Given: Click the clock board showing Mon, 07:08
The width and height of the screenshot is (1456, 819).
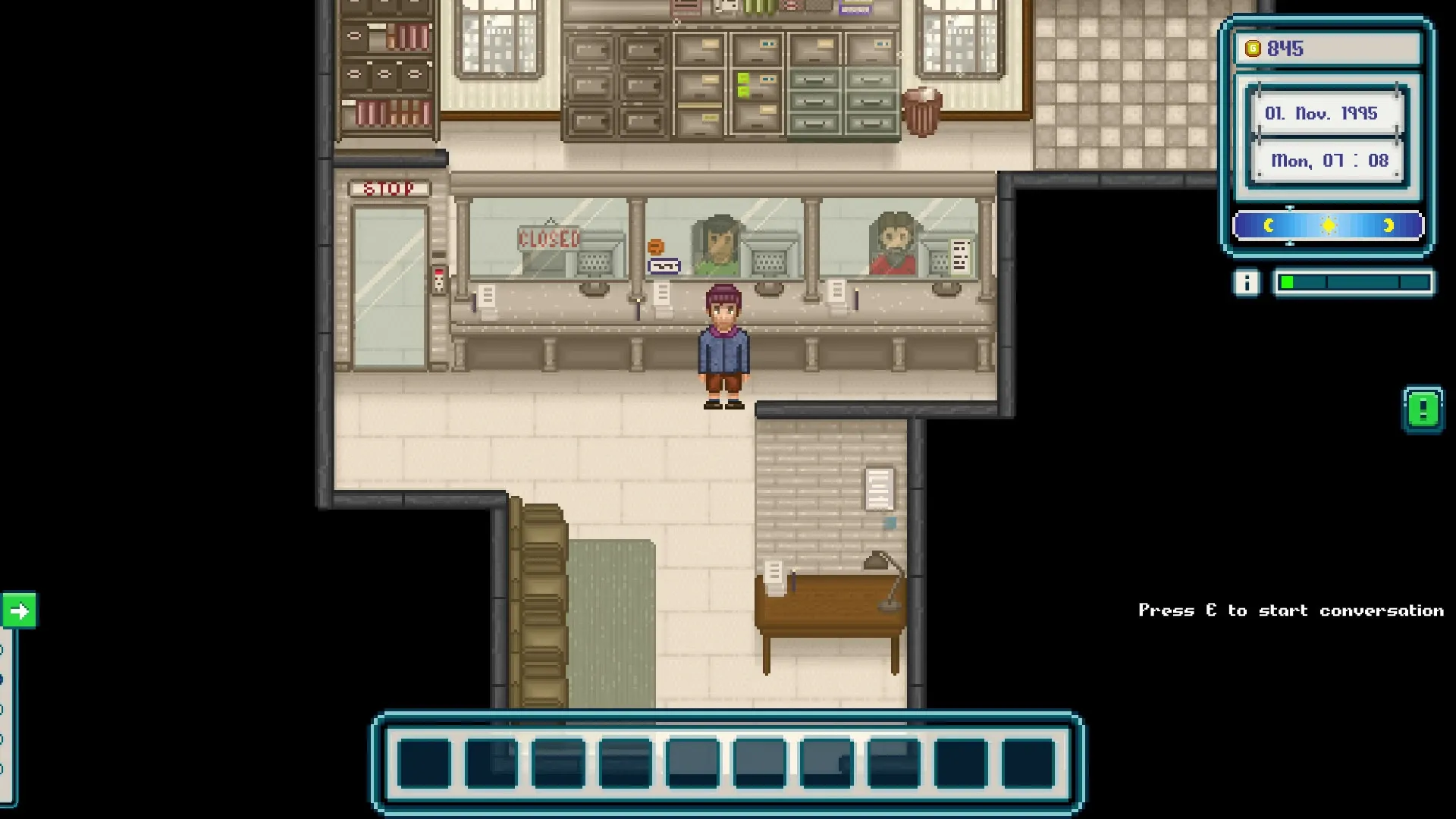Looking at the screenshot, I should coord(1327,161).
